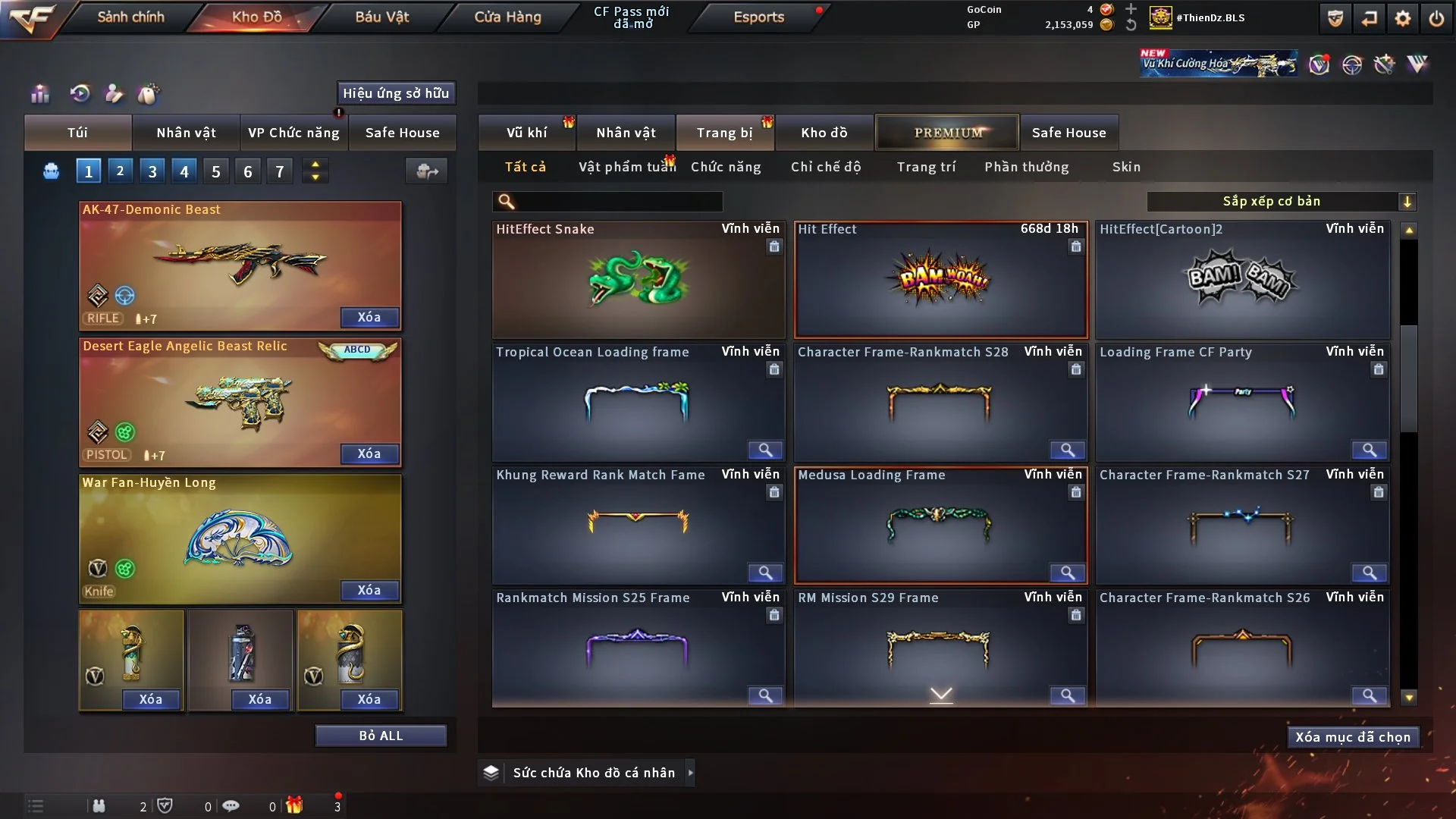This screenshot has width=1456, height=819.
Task: Filter by the Trang trí category
Action: pyautogui.click(x=926, y=167)
